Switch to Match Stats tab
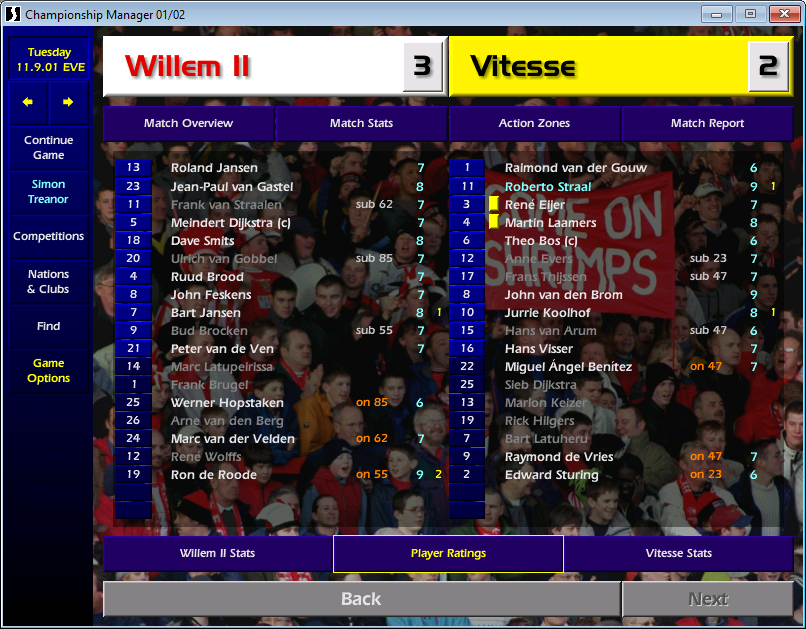 pos(361,123)
